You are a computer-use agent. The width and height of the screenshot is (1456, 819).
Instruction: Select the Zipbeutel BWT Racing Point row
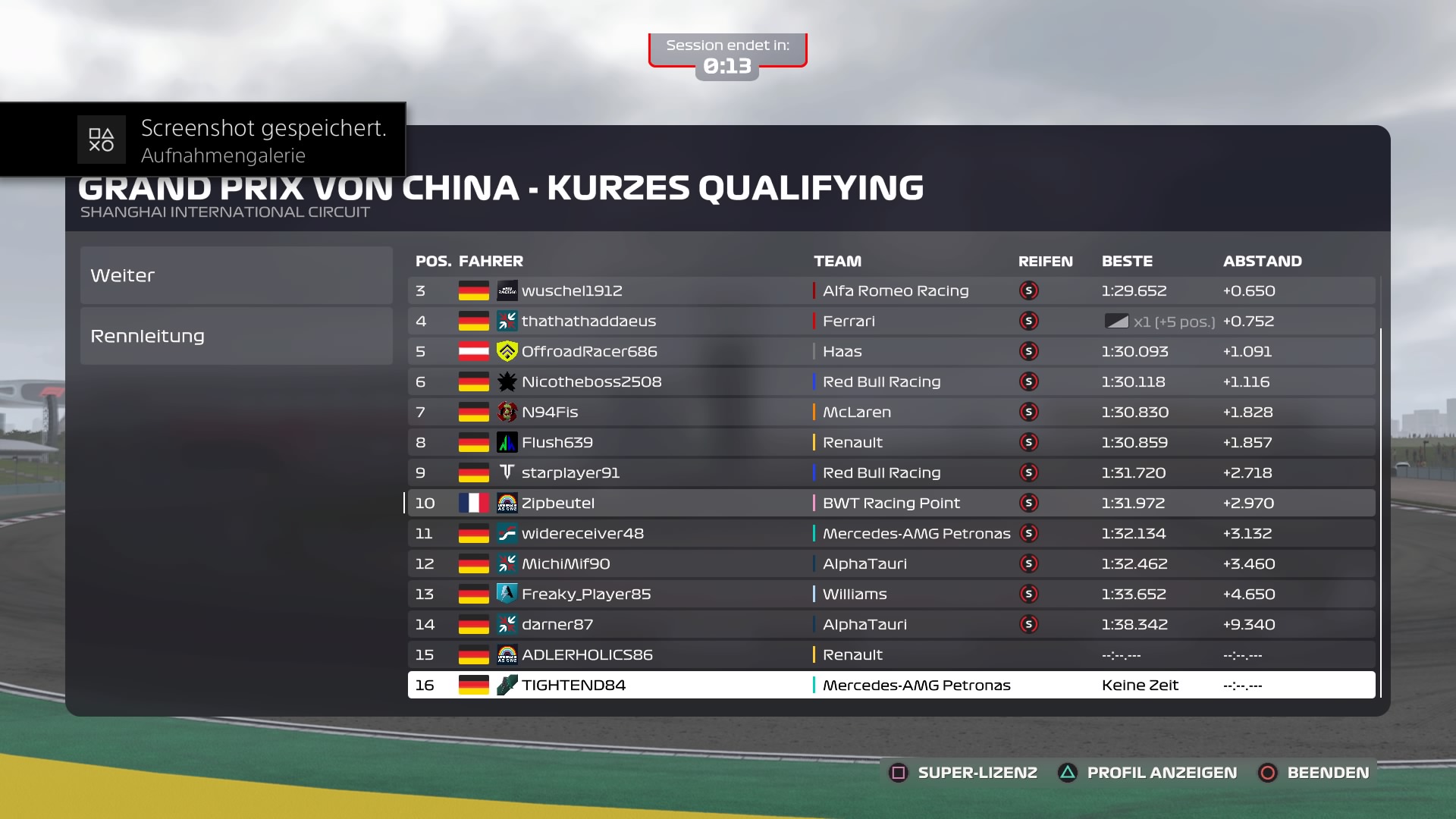(891, 503)
